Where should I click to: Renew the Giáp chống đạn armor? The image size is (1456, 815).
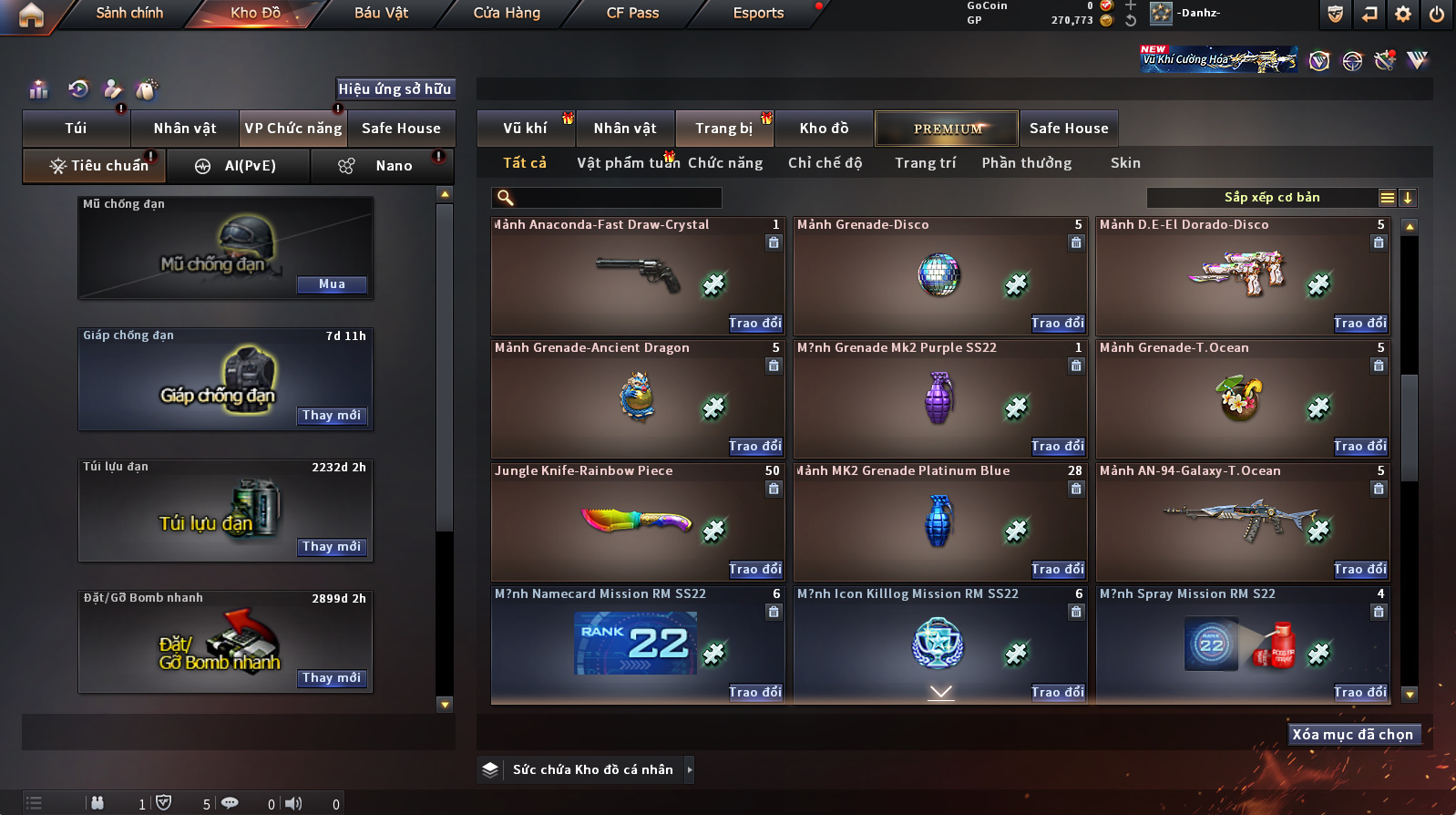332,416
